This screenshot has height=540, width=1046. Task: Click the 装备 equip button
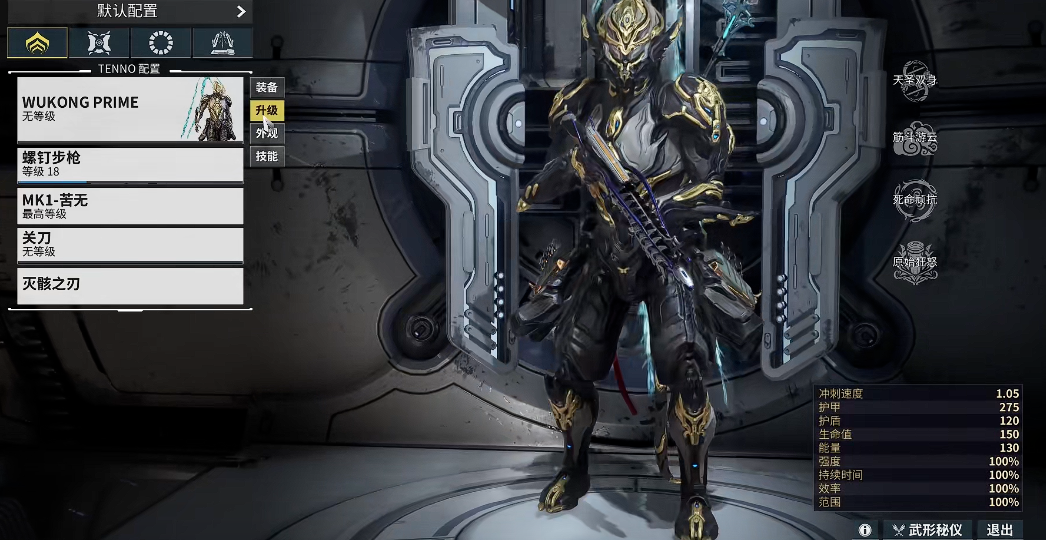click(x=266, y=88)
